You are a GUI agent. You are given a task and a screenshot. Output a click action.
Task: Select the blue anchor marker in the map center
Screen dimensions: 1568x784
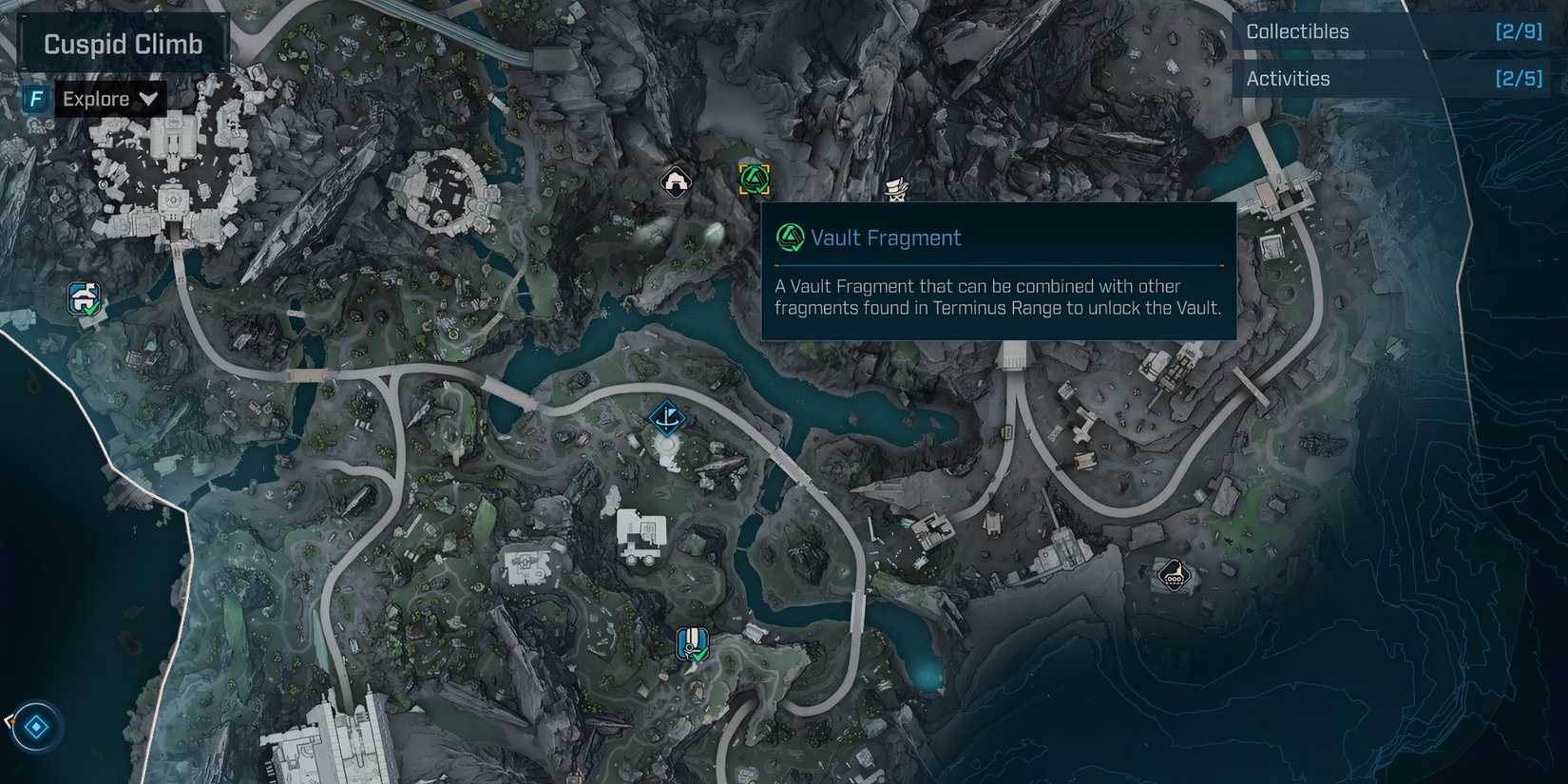pyautogui.click(x=668, y=415)
